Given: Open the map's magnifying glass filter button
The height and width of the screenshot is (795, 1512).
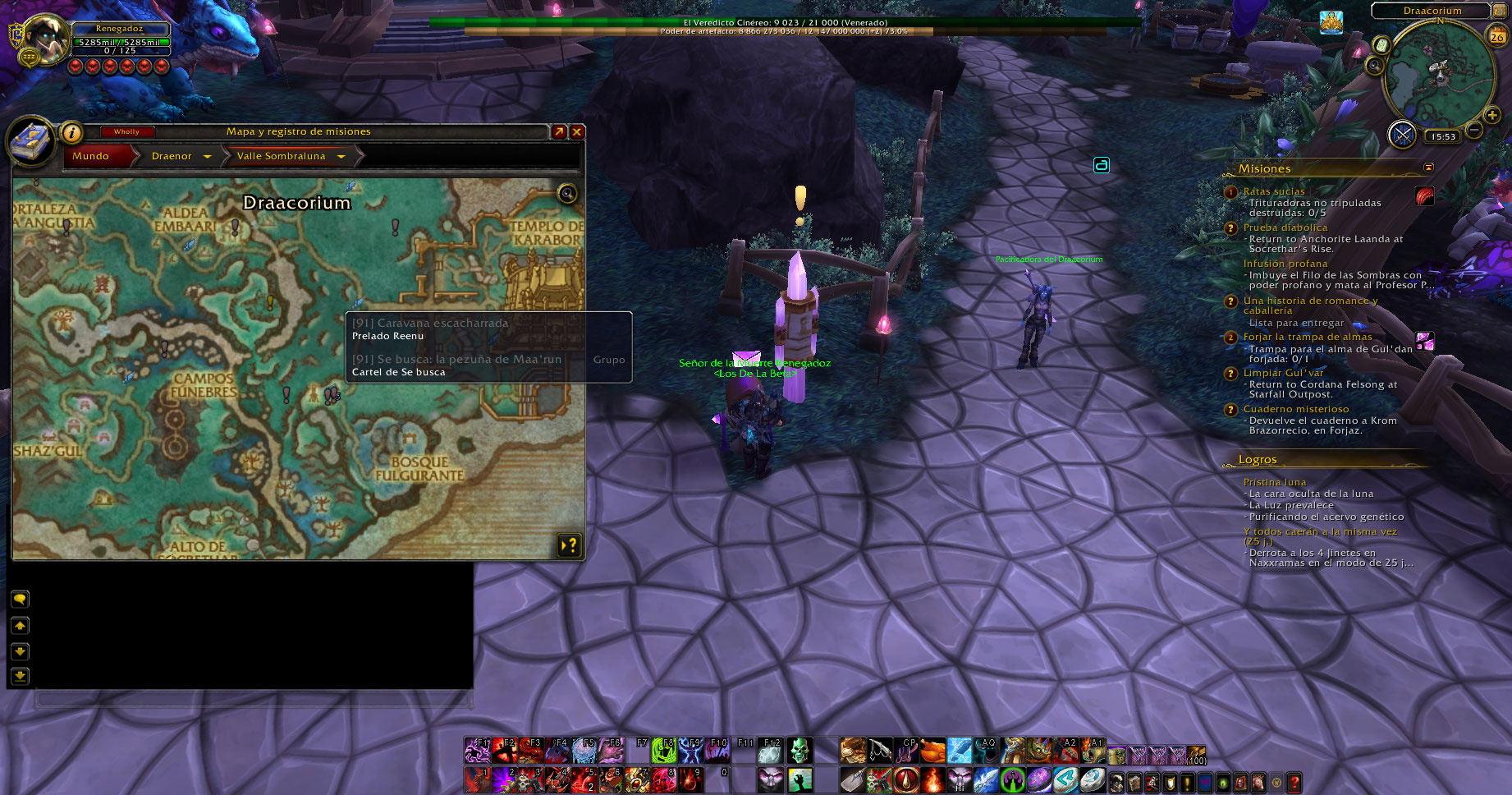Looking at the screenshot, I should [566, 194].
